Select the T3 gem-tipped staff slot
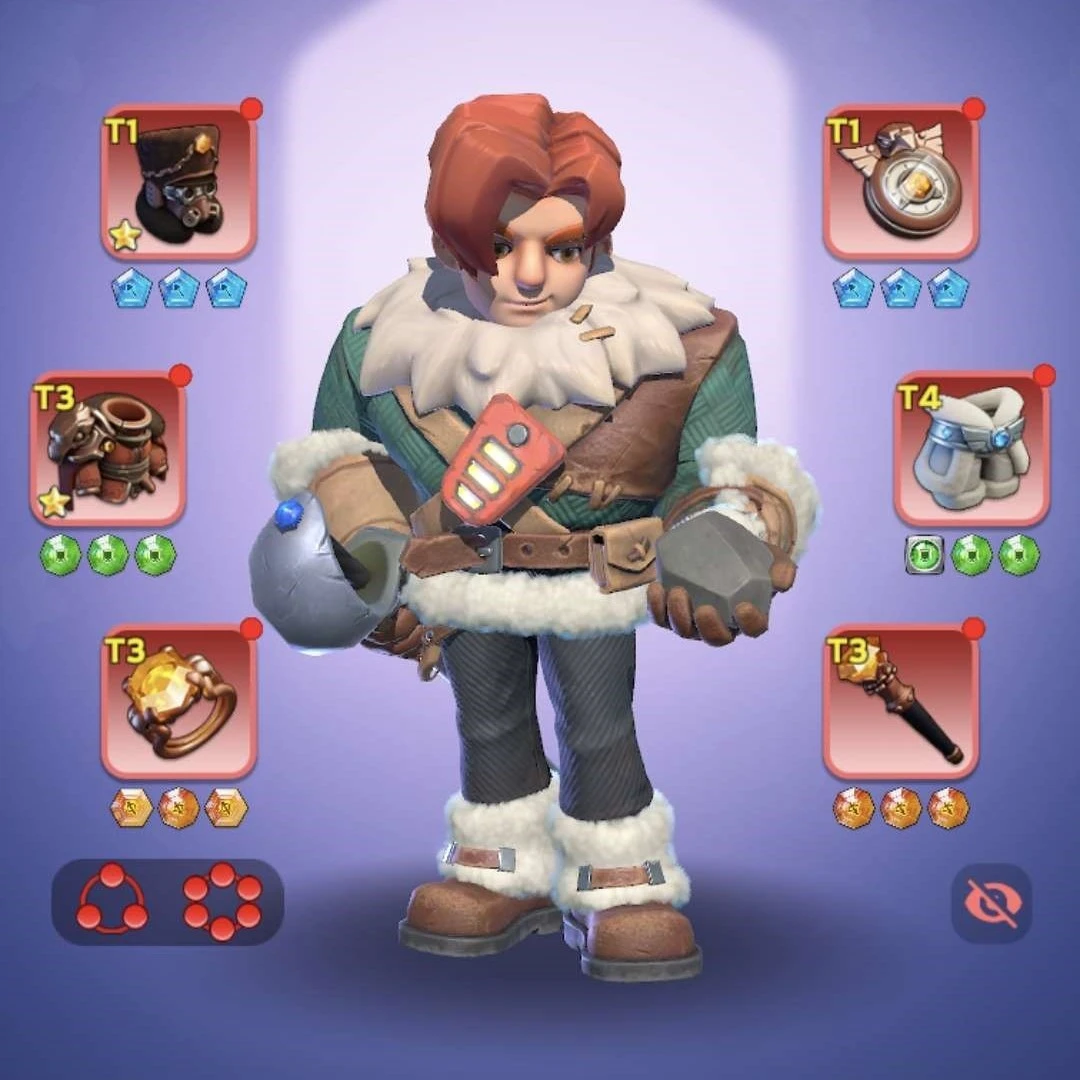Image resolution: width=1080 pixels, height=1080 pixels. tap(901, 703)
